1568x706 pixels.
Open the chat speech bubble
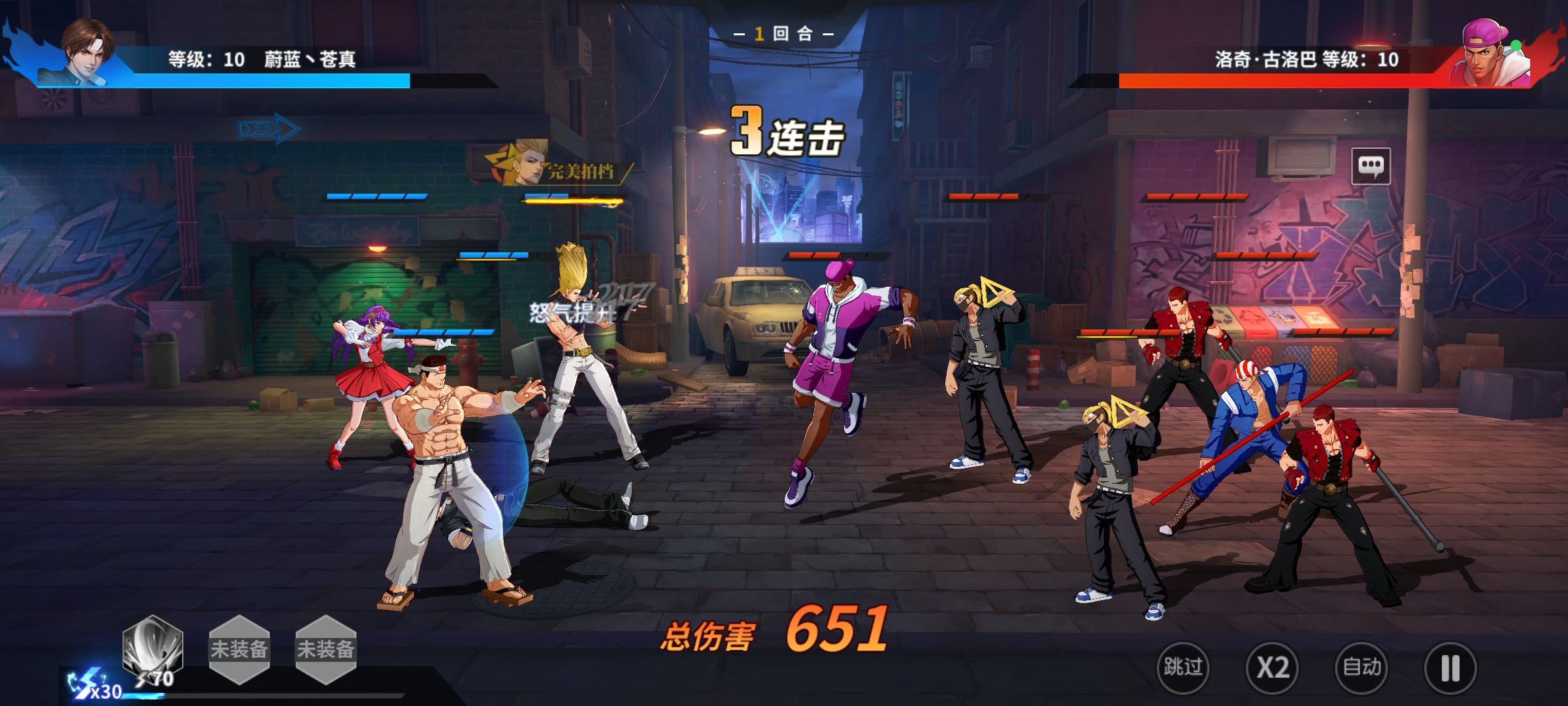pos(1371,166)
